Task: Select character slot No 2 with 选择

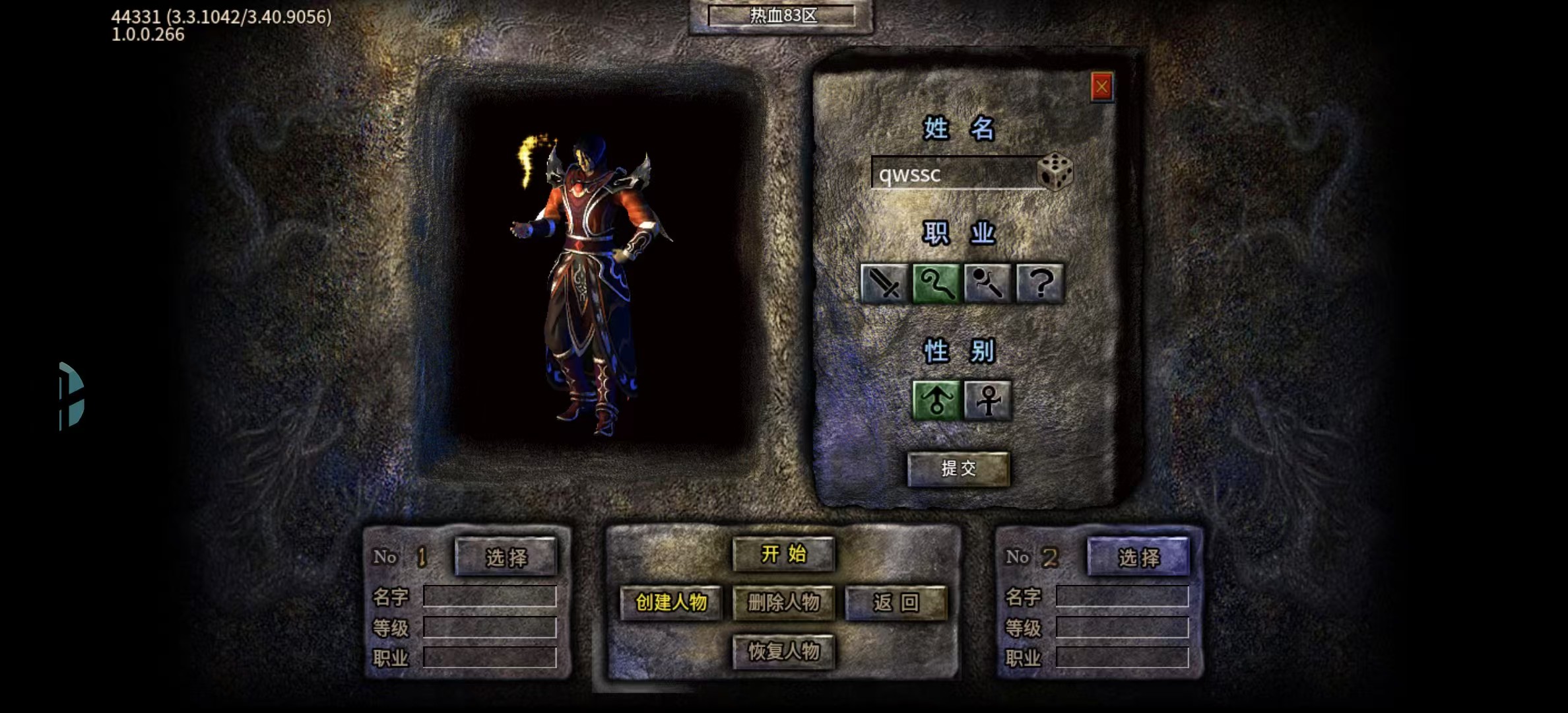Action: [x=1138, y=557]
